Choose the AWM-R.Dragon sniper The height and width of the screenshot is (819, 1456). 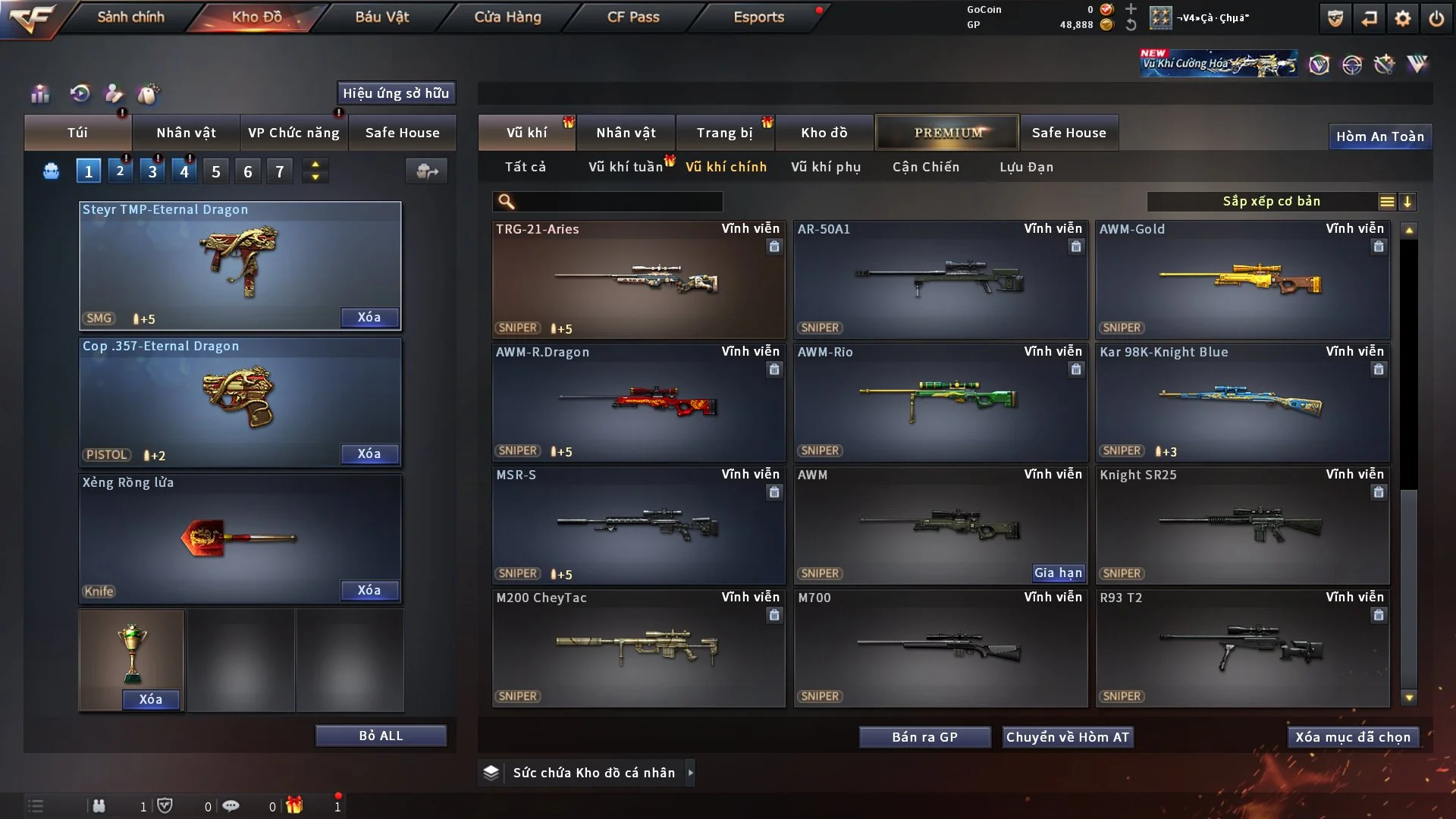(x=638, y=402)
